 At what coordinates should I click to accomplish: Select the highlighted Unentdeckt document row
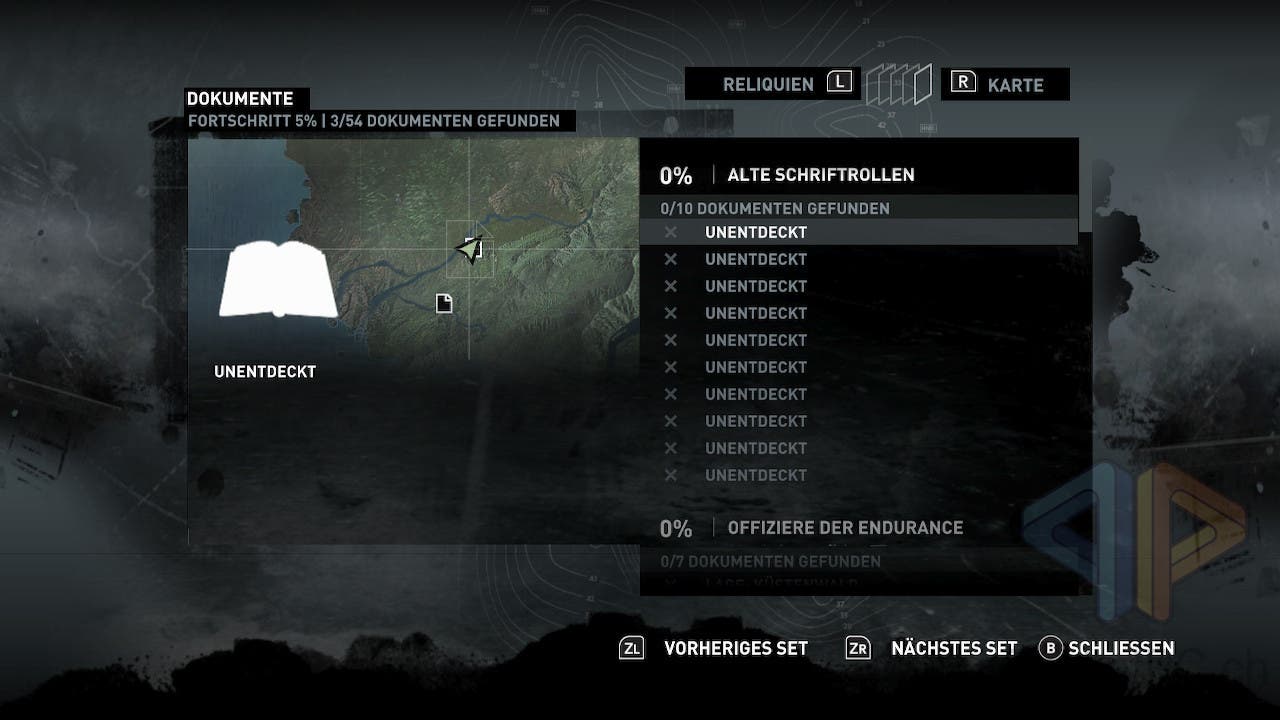pyautogui.click(x=756, y=232)
